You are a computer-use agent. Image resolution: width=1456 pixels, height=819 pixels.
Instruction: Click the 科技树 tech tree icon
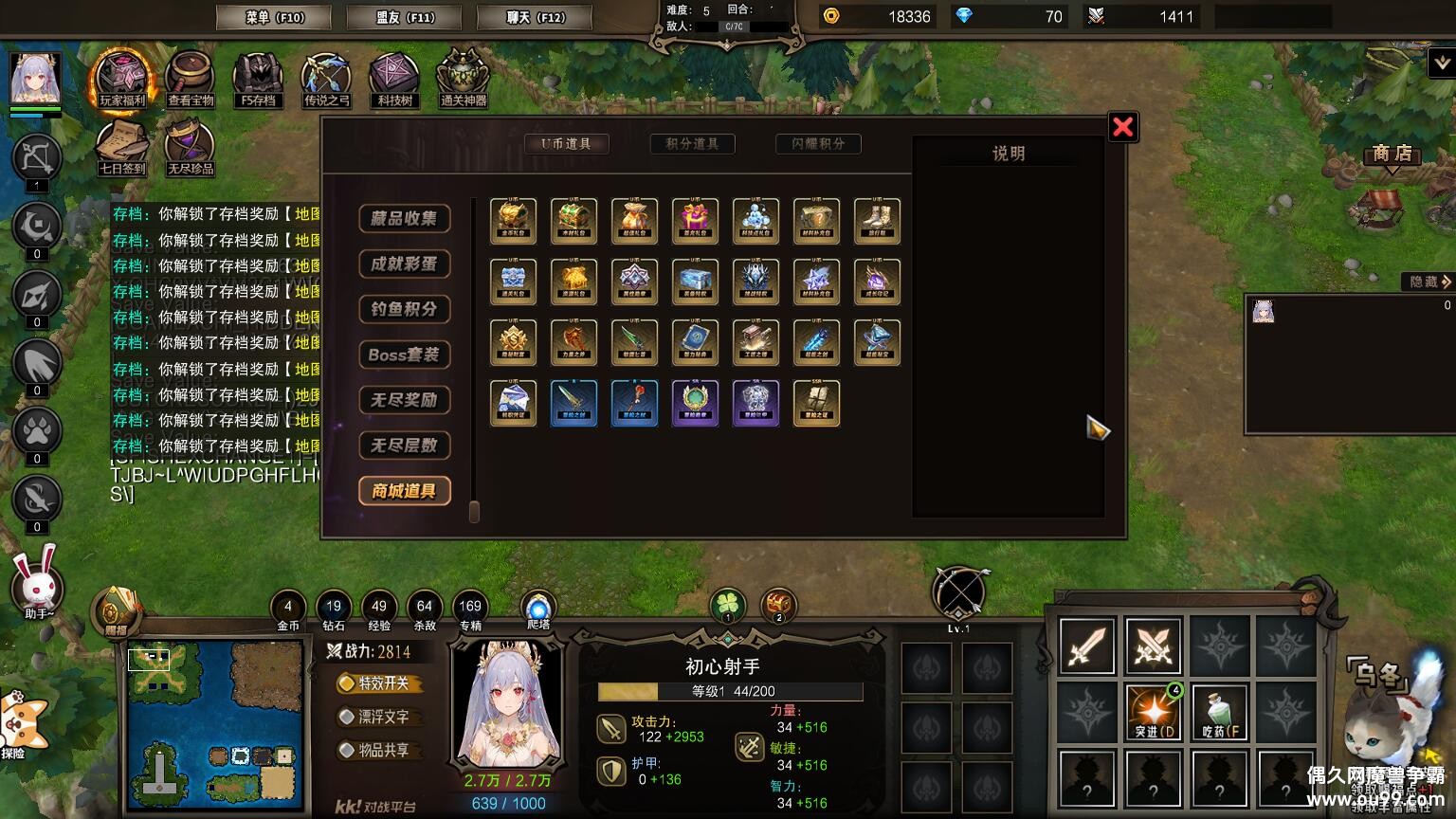(394, 79)
